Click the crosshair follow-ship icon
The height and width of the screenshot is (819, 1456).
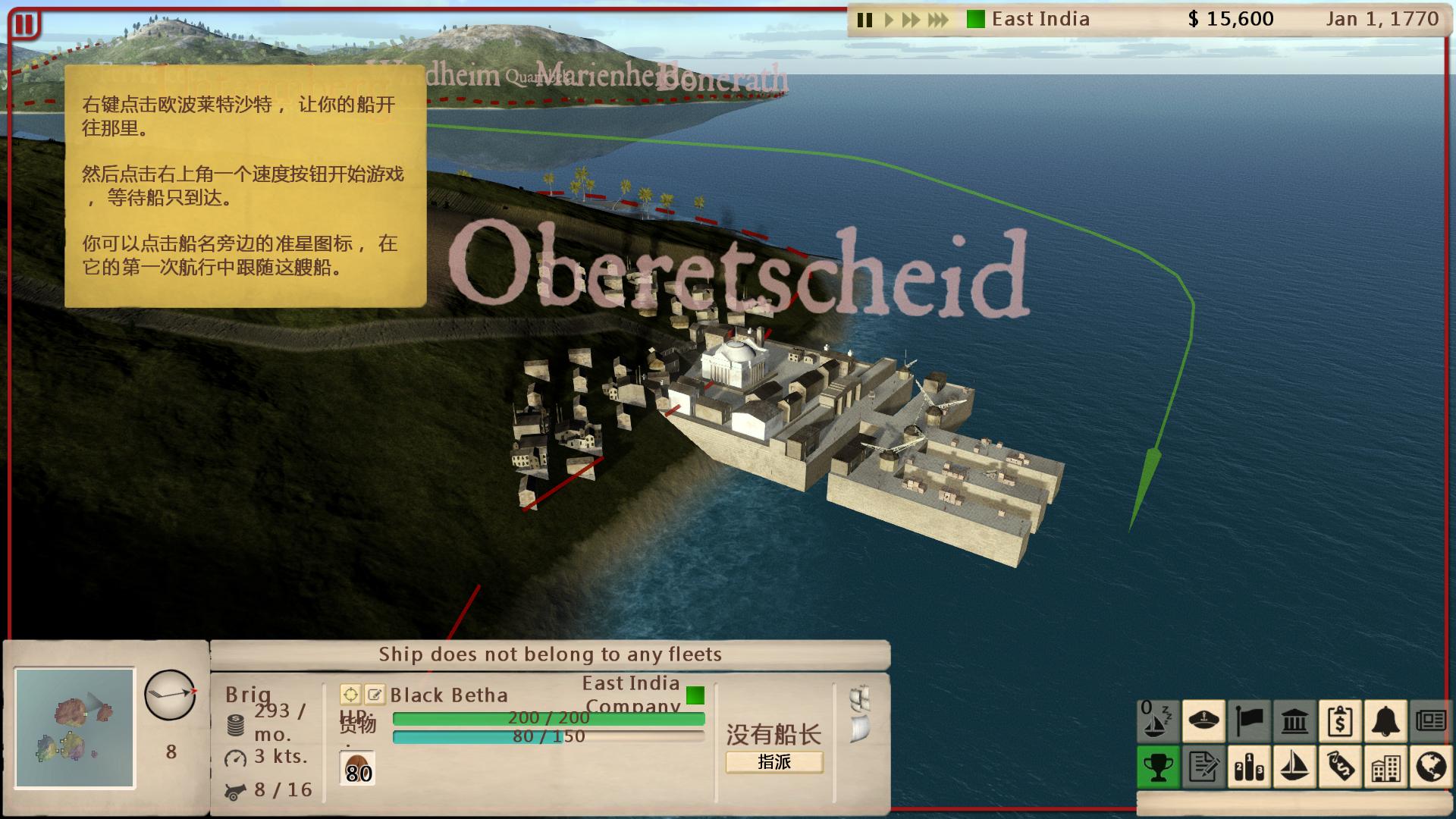350,694
